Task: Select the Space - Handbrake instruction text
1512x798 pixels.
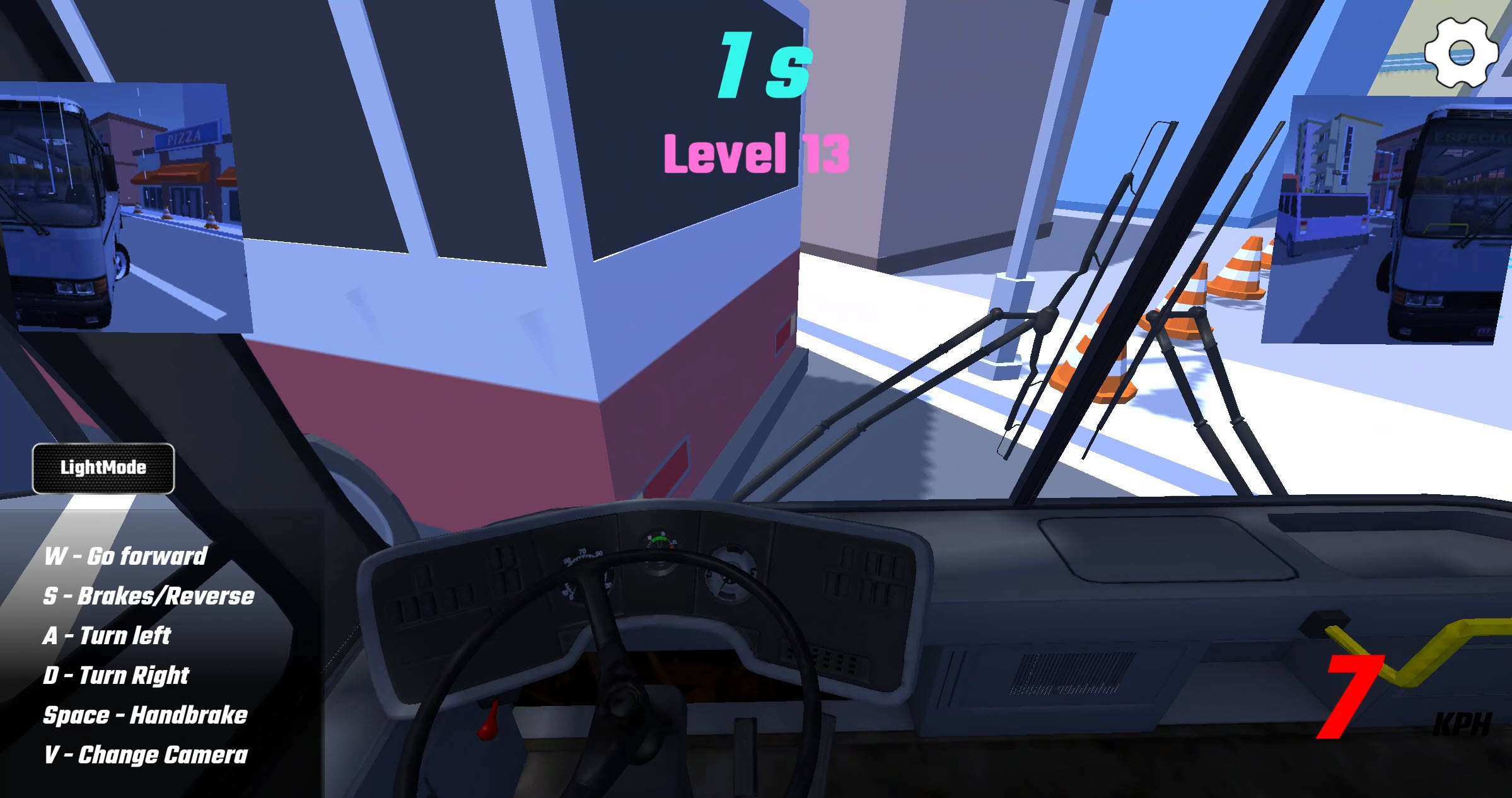Action: pyautogui.click(x=145, y=715)
